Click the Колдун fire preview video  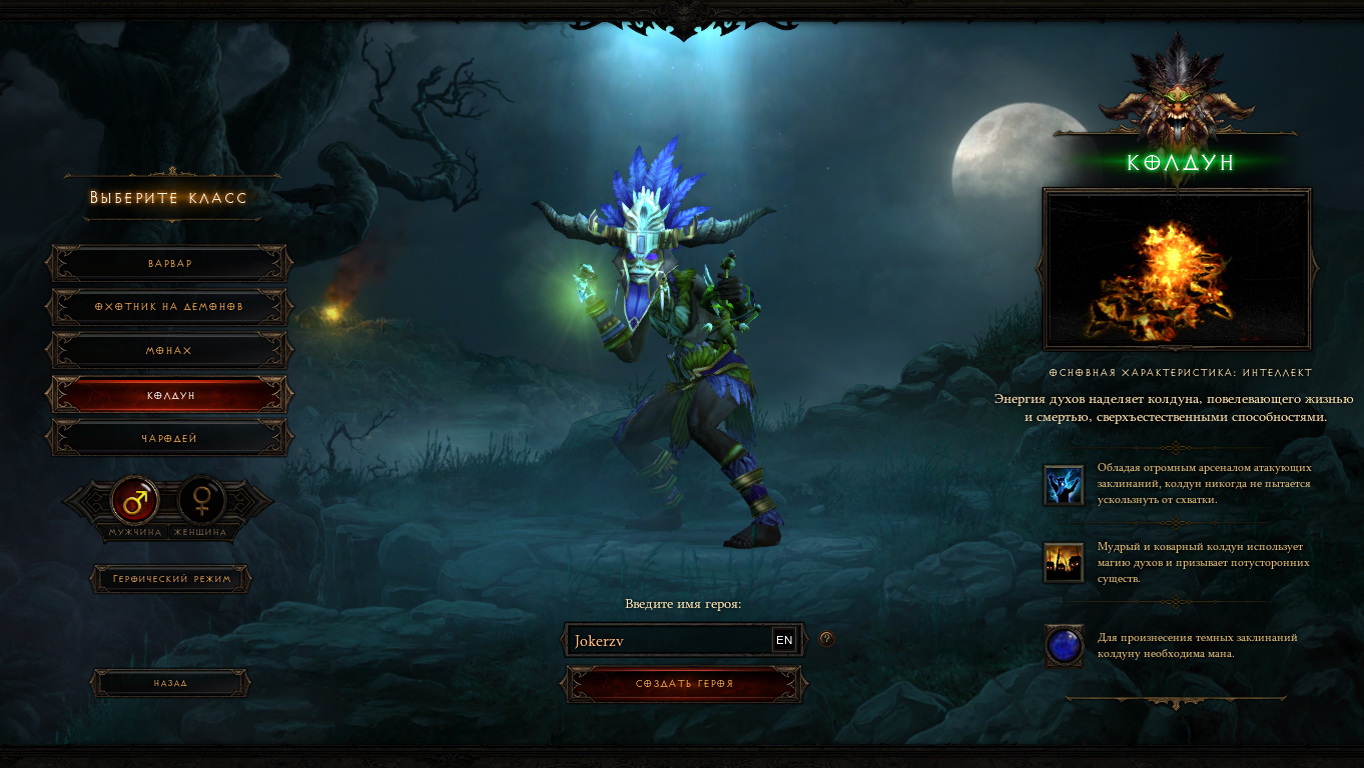[x=1176, y=269]
